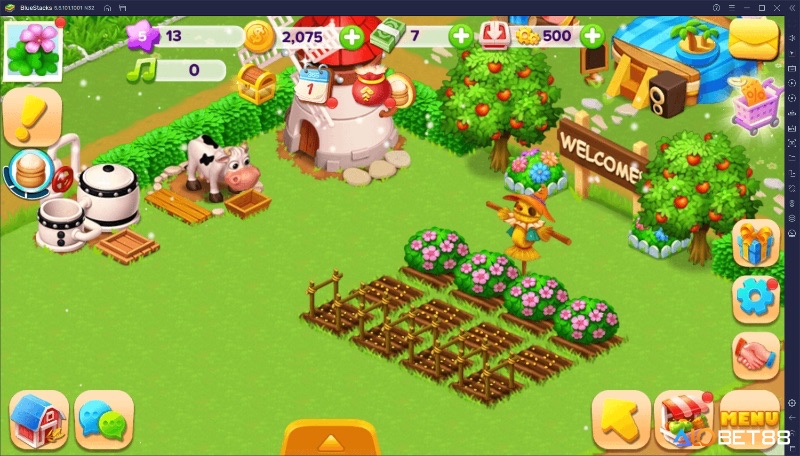Screen dimensions: 800x456
Task: Open the flower and clover profile avatar
Action: point(33,47)
